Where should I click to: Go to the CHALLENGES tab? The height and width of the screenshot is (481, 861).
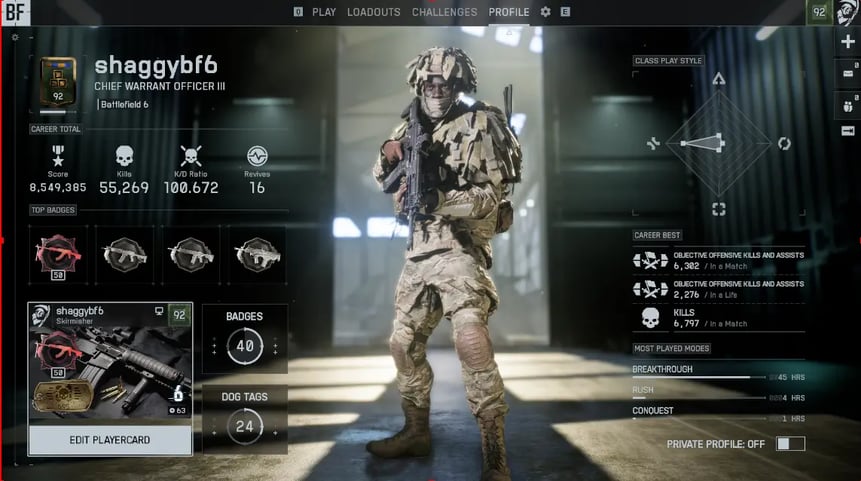pyautogui.click(x=445, y=12)
